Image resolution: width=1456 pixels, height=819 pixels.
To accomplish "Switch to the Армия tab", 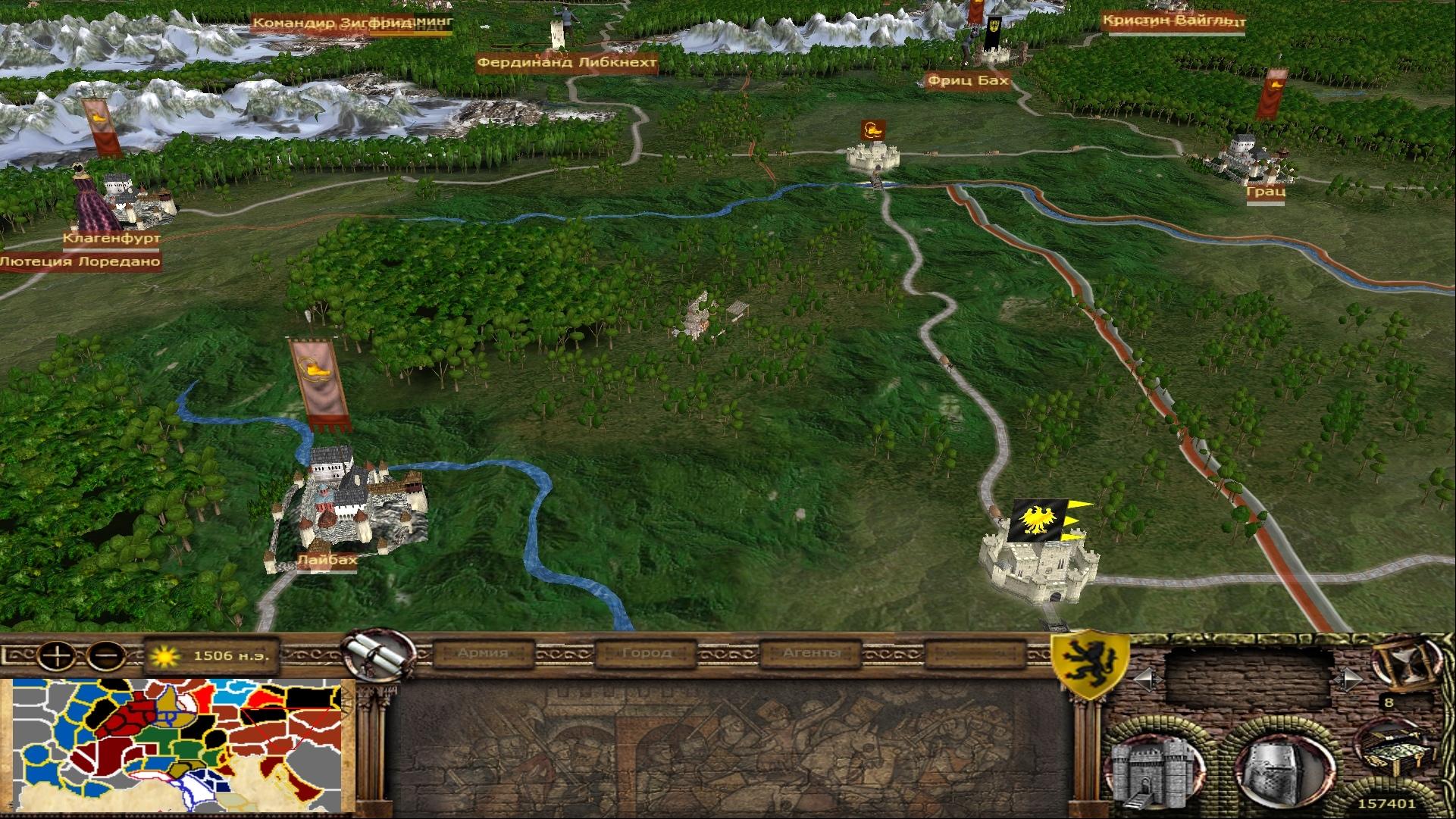I will (483, 653).
